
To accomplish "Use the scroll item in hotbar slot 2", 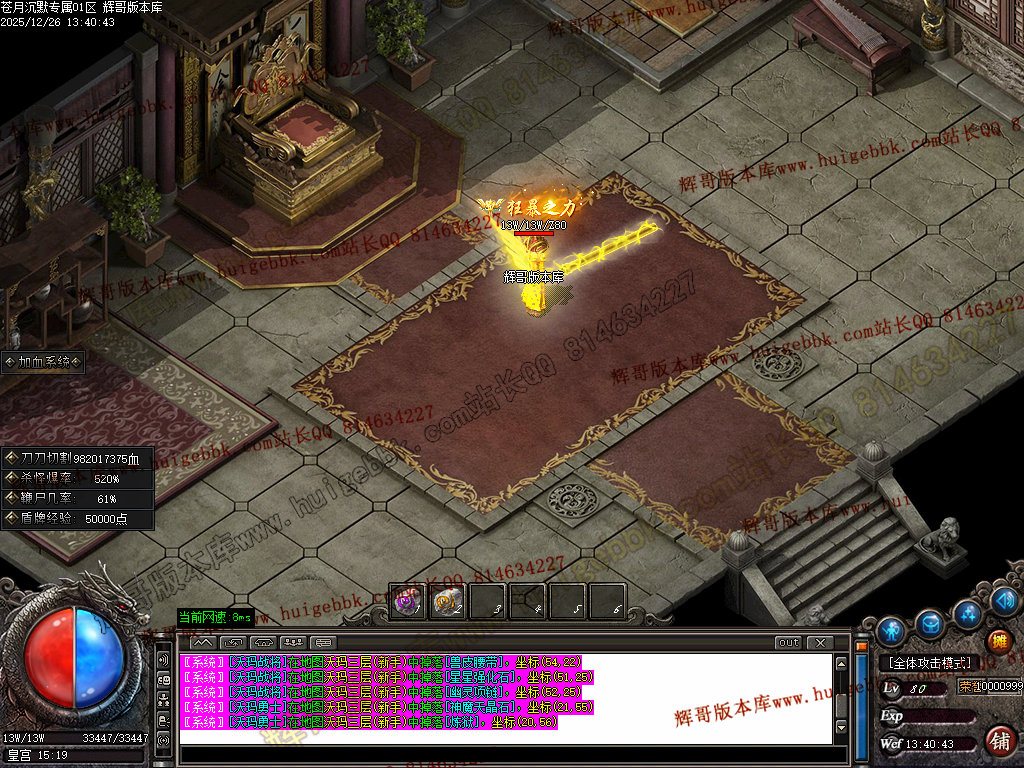I will point(446,602).
